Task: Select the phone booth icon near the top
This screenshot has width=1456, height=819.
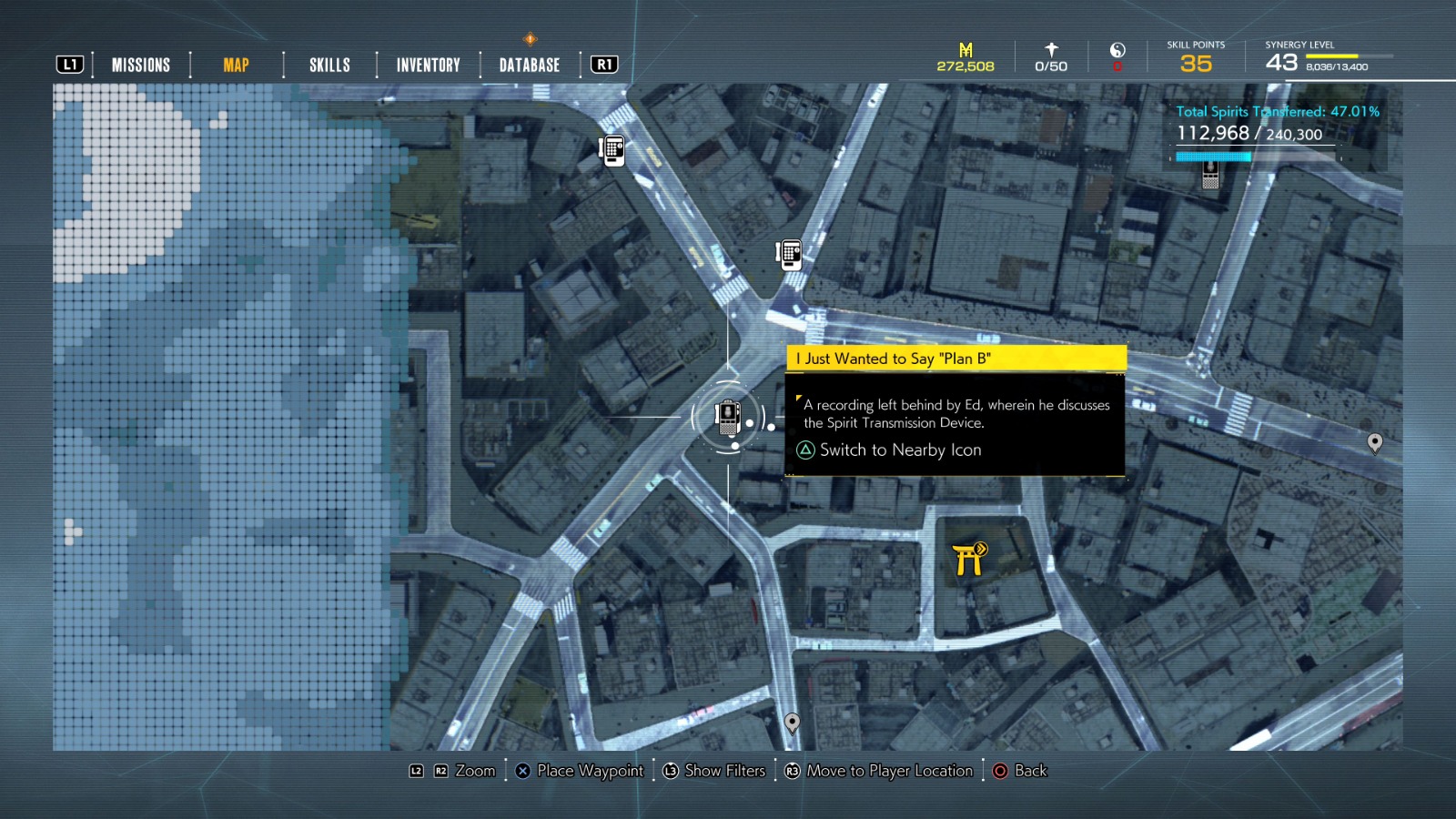Action: 611,150
